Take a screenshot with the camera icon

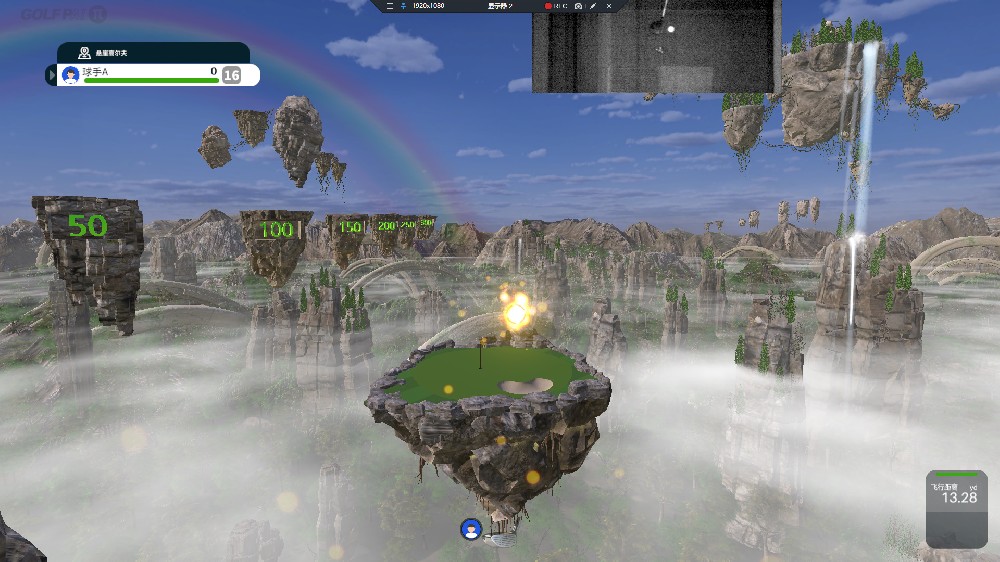(x=578, y=6)
